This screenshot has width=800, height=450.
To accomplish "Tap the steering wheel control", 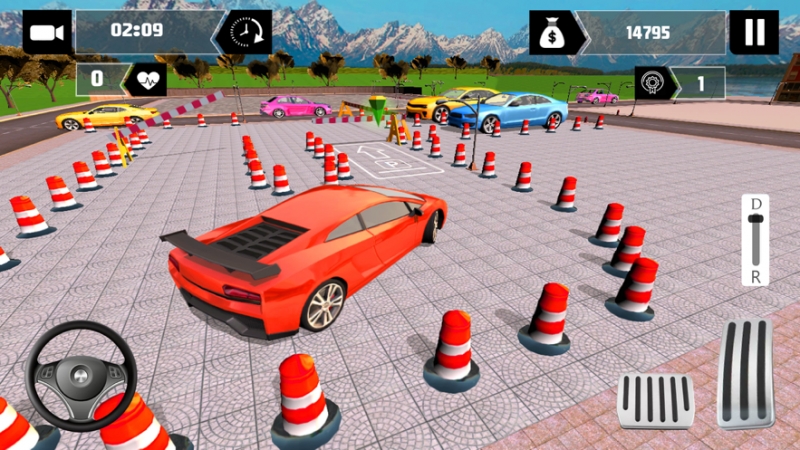I will (80, 377).
